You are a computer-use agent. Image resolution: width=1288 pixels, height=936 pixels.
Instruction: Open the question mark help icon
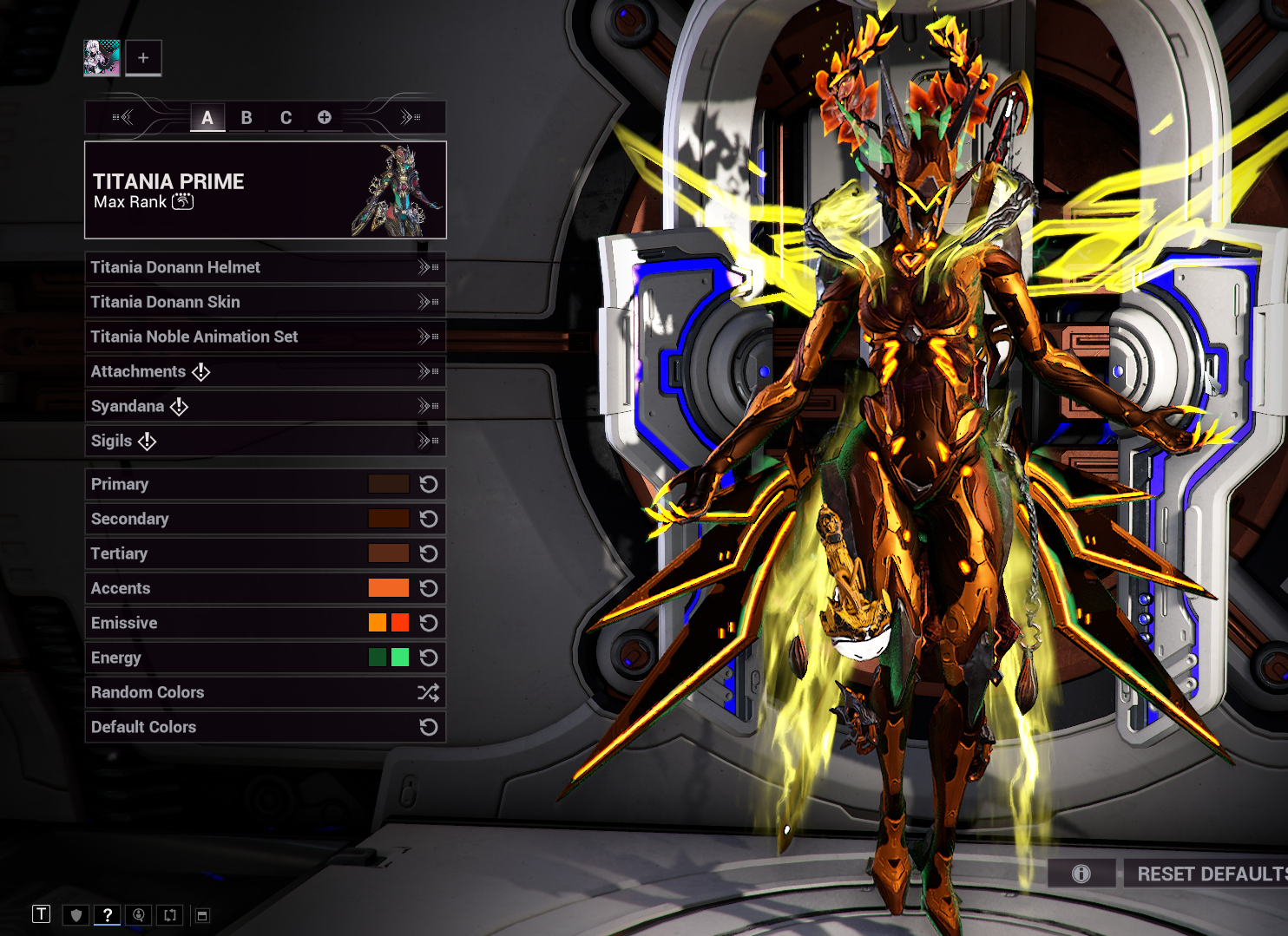tap(108, 914)
